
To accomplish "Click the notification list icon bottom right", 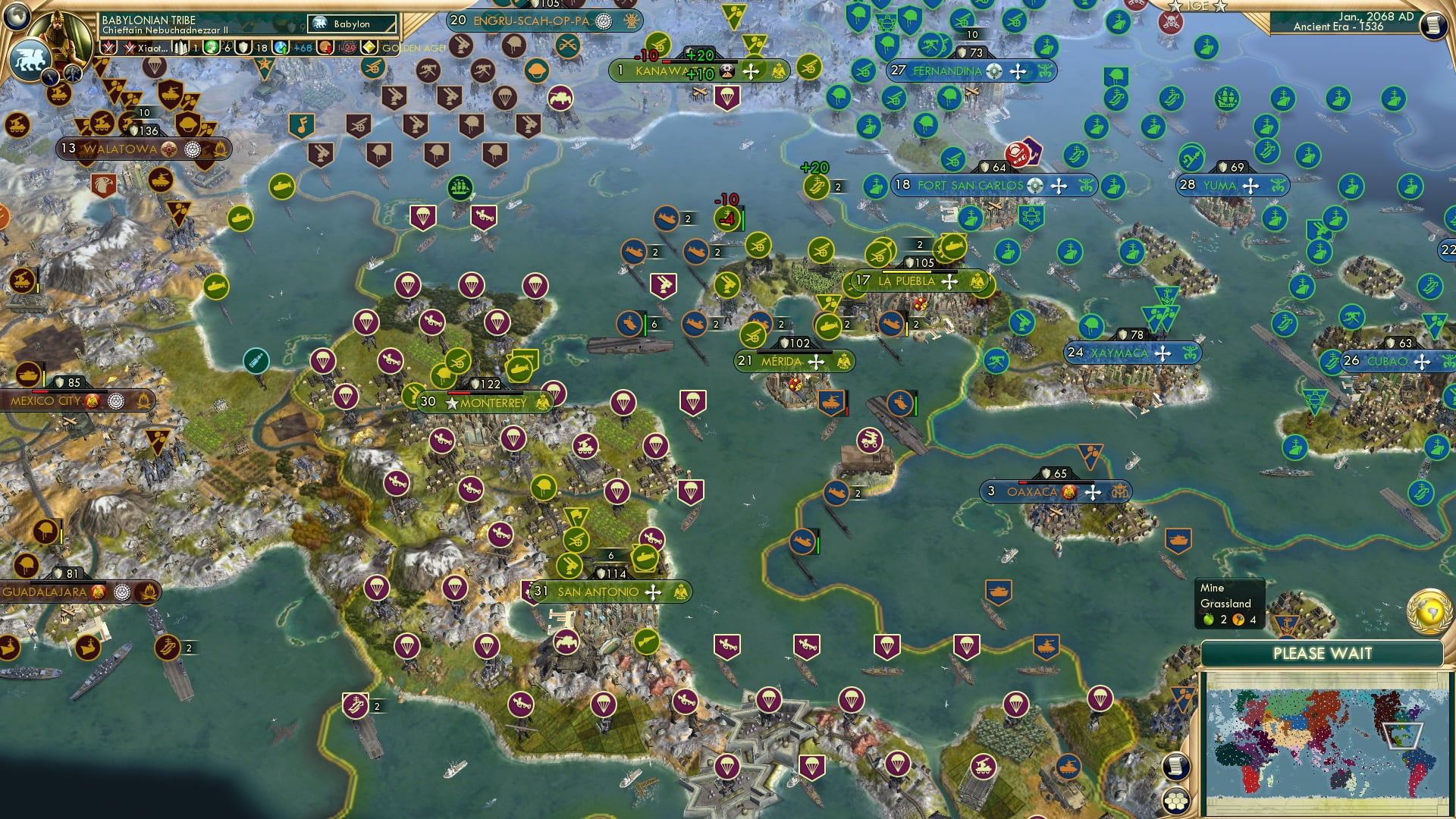I will [x=1175, y=767].
